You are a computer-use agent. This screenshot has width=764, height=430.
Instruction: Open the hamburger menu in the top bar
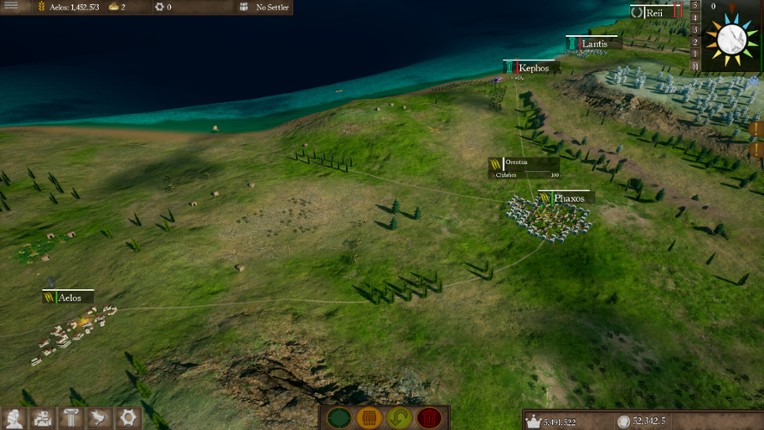pos(12,7)
